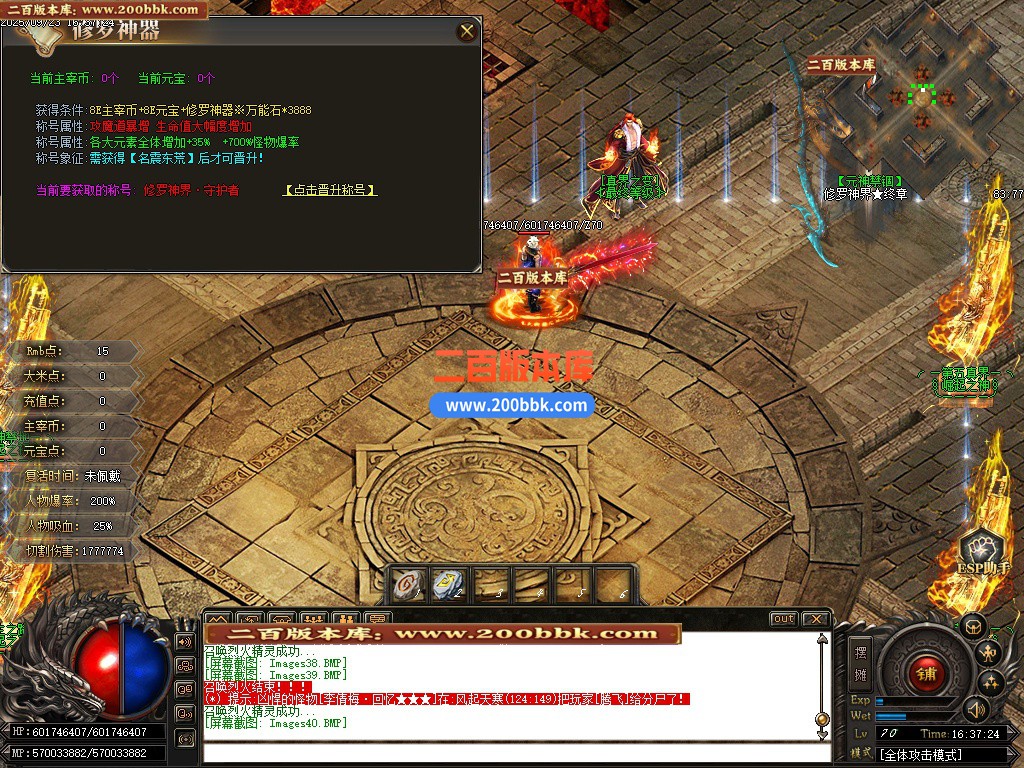The width and height of the screenshot is (1024, 768).
Task: Click the chat panel 'out' button
Action: click(x=783, y=619)
